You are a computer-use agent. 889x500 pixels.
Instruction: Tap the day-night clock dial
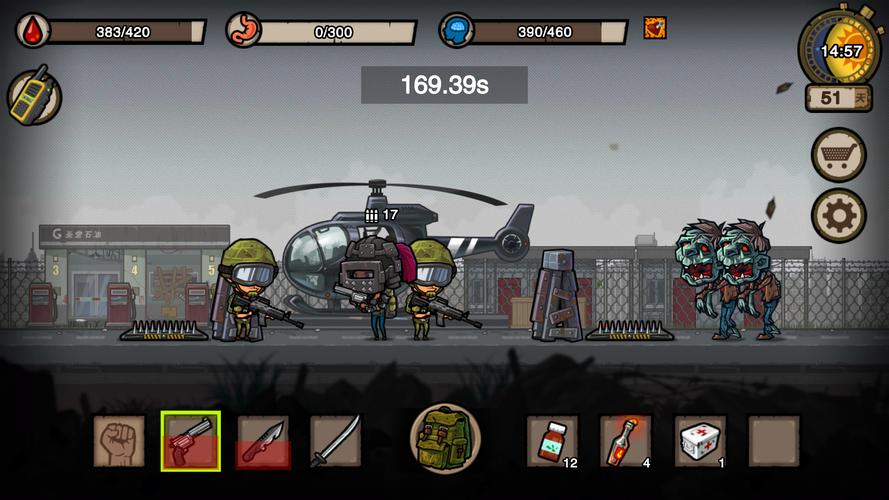point(840,48)
